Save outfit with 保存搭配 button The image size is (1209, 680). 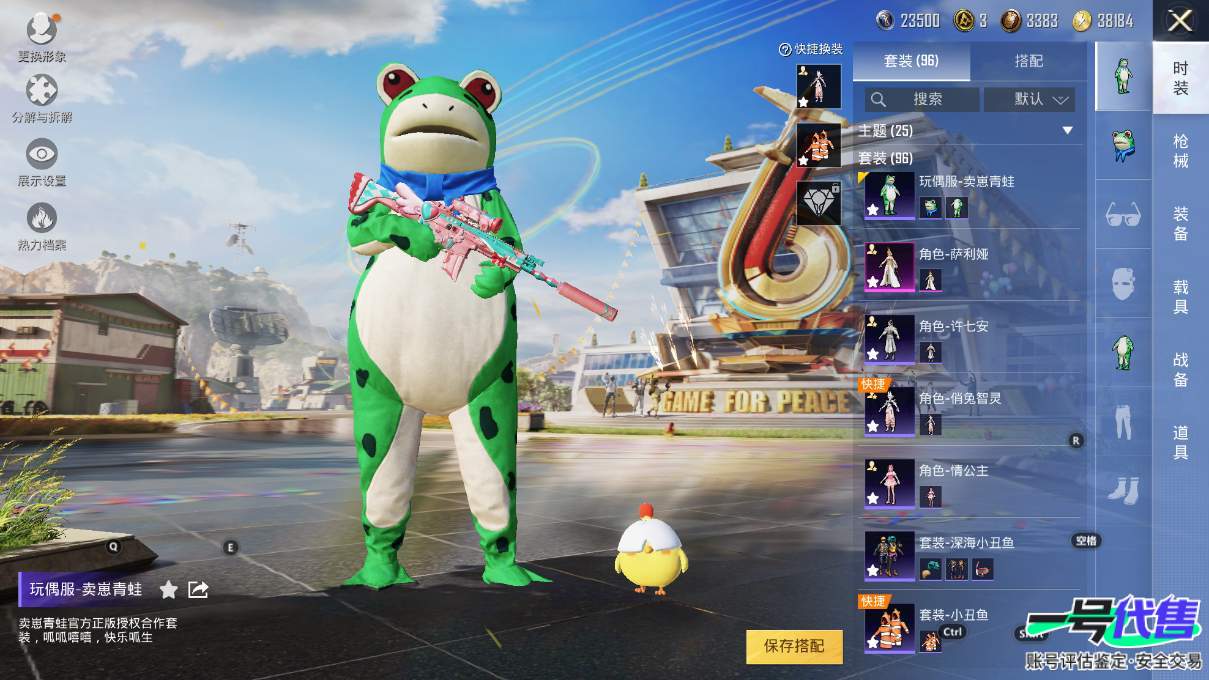(794, 646)
